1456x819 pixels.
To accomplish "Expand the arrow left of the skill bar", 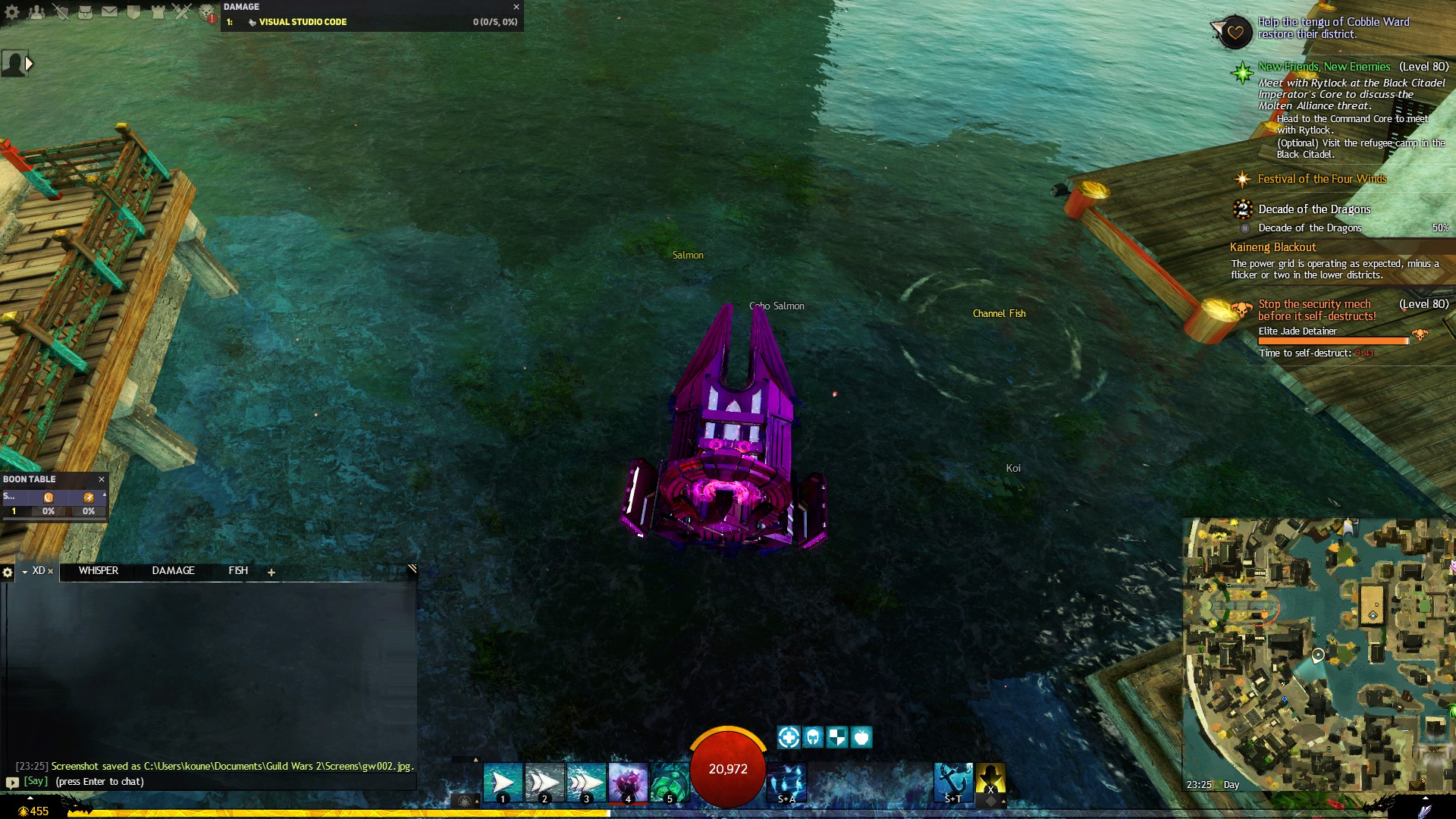I will click(475, 761).
